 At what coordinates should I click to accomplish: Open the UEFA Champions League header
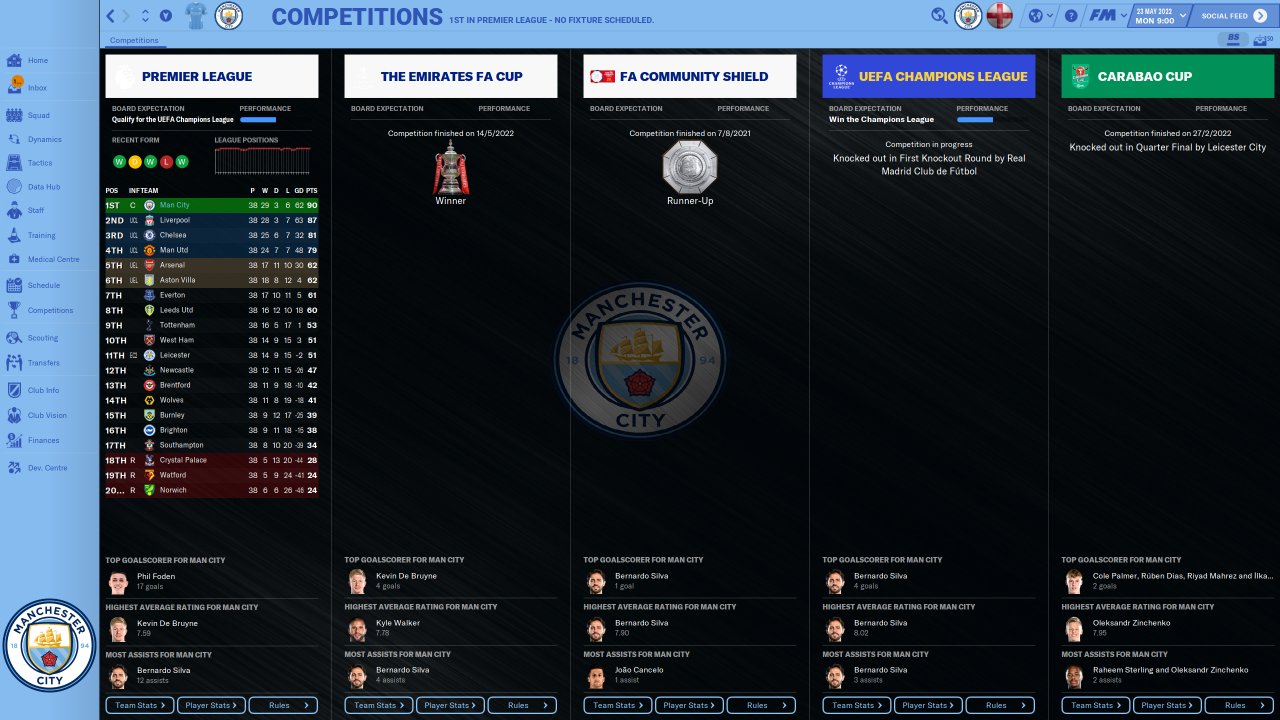[928, 76]
